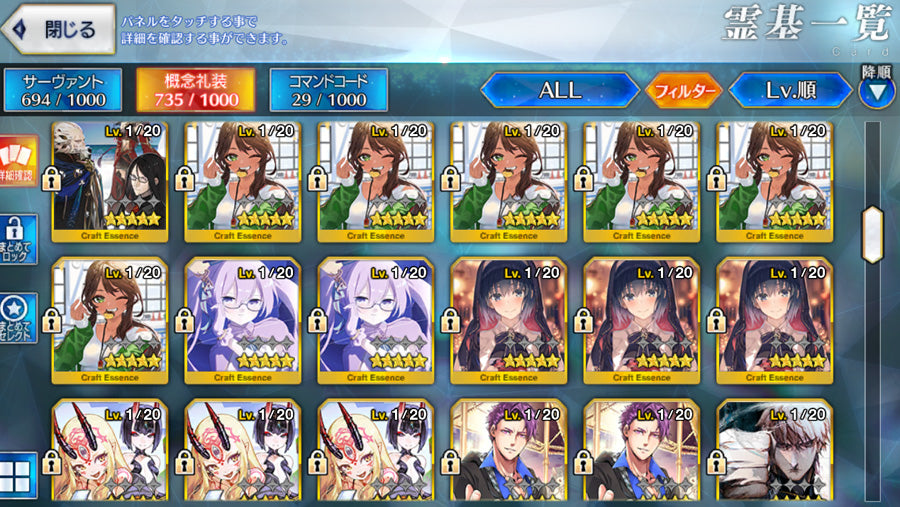Activate まとめてセレクト bulk select
900x507 pixels.
[19, 318]
